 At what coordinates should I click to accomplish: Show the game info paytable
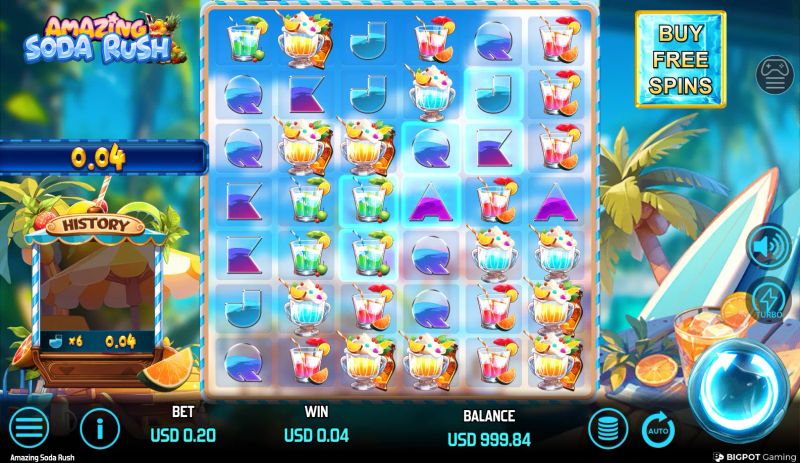[x=100, y=428]
